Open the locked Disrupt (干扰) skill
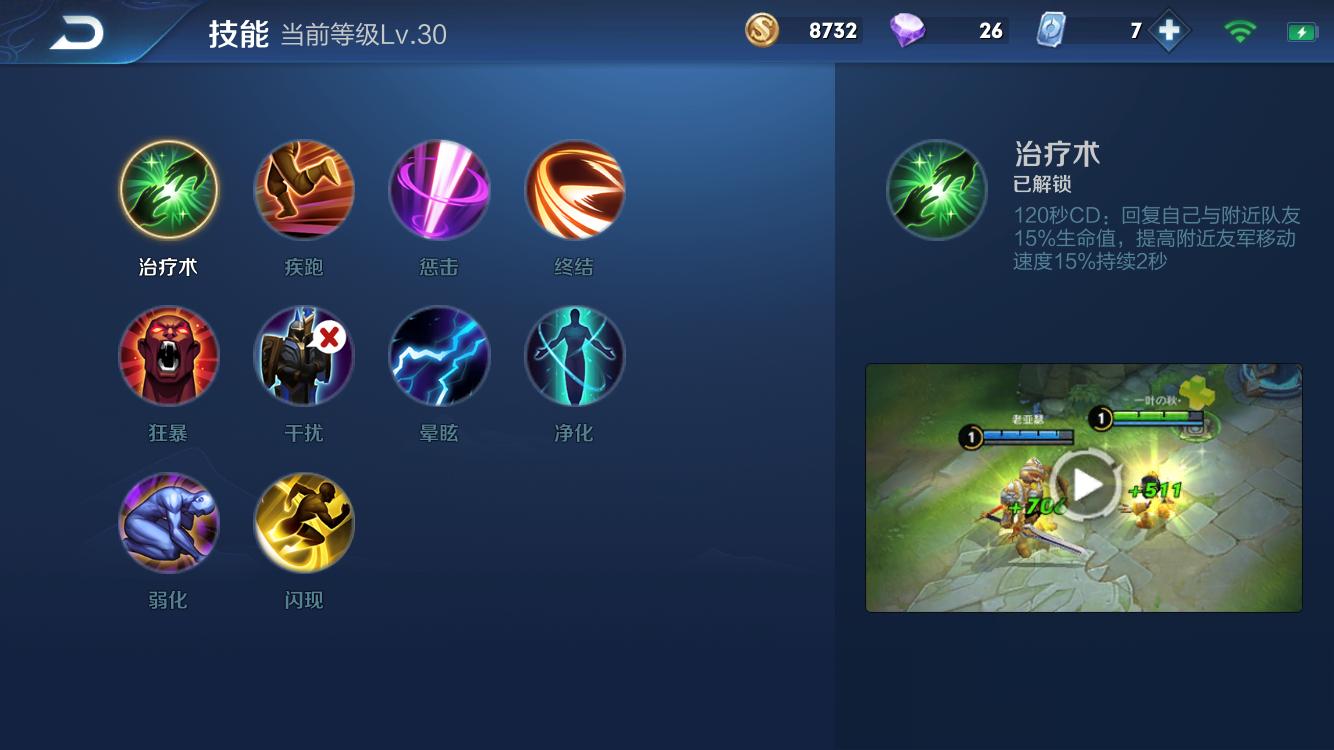 [304, 356]
